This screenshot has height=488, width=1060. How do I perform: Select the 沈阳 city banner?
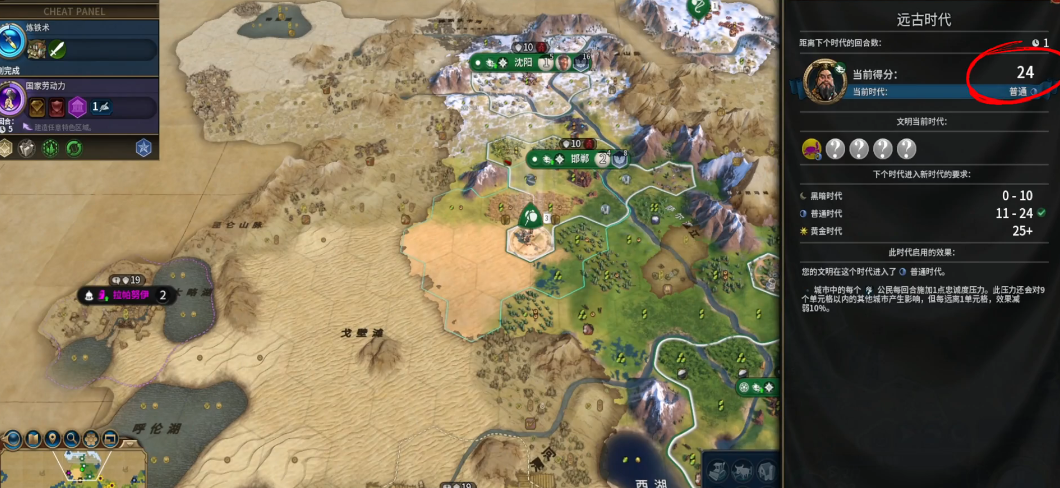[x=522, y=62]
